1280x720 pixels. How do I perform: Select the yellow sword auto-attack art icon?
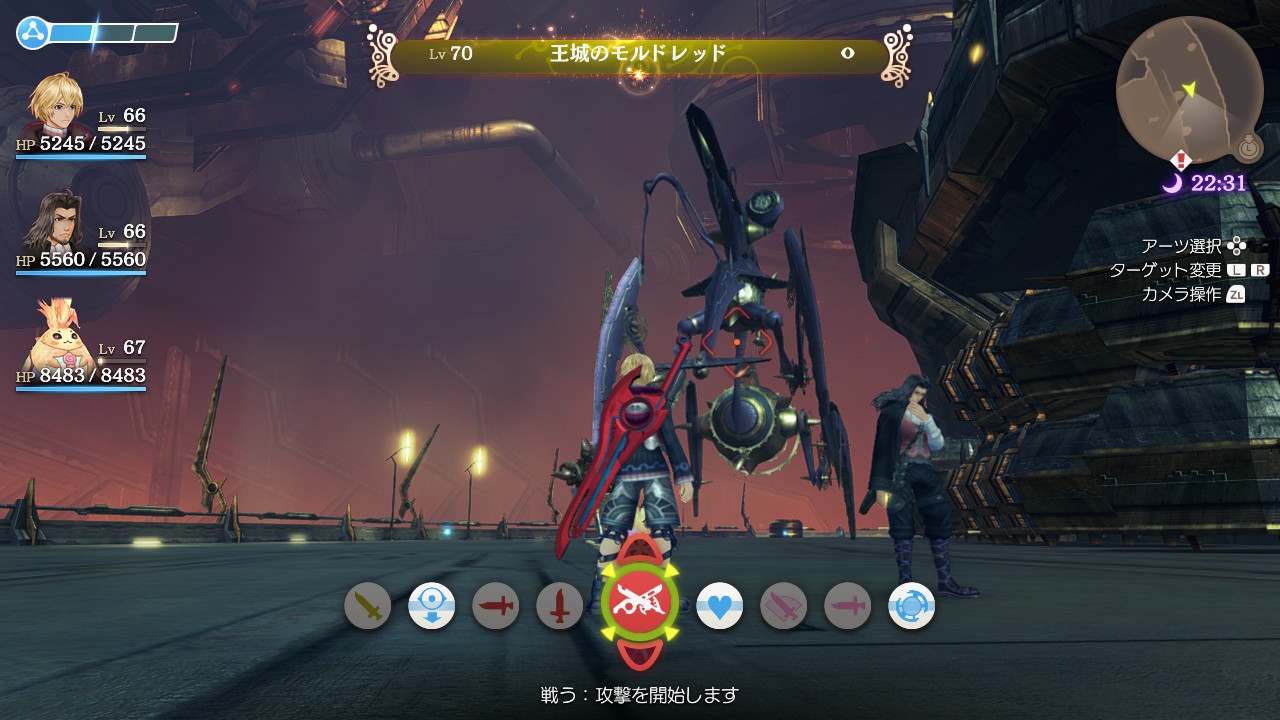tap(367, 606)
